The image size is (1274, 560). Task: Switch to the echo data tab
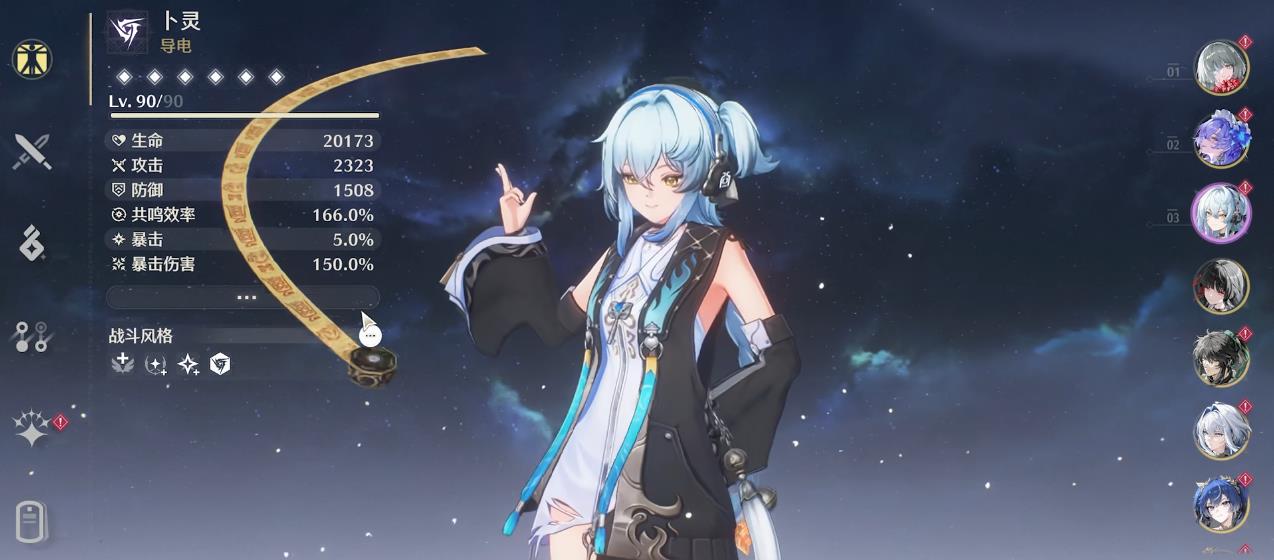click(x=32, y=243)
